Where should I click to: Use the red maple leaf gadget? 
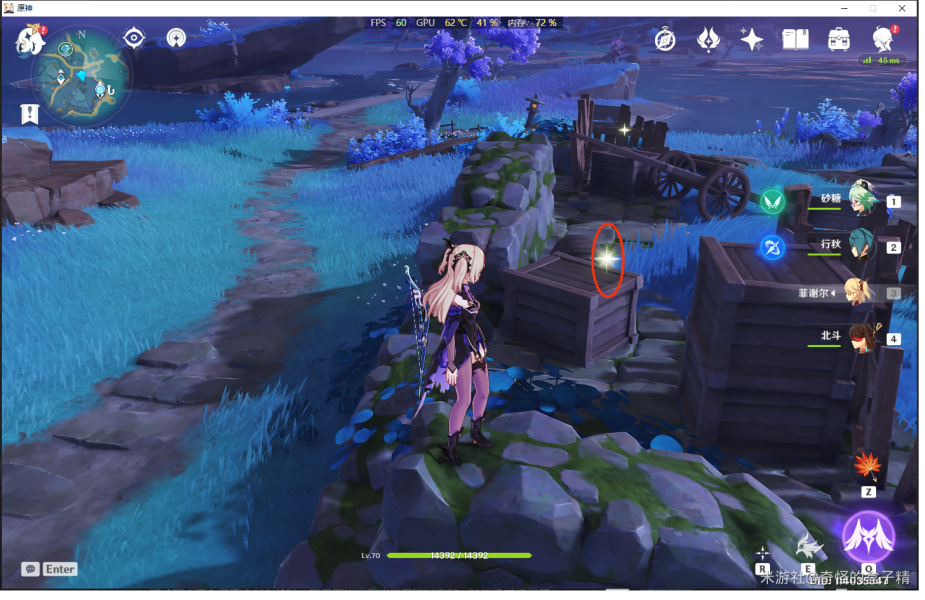pyautogui.click(x=866, y=467)
